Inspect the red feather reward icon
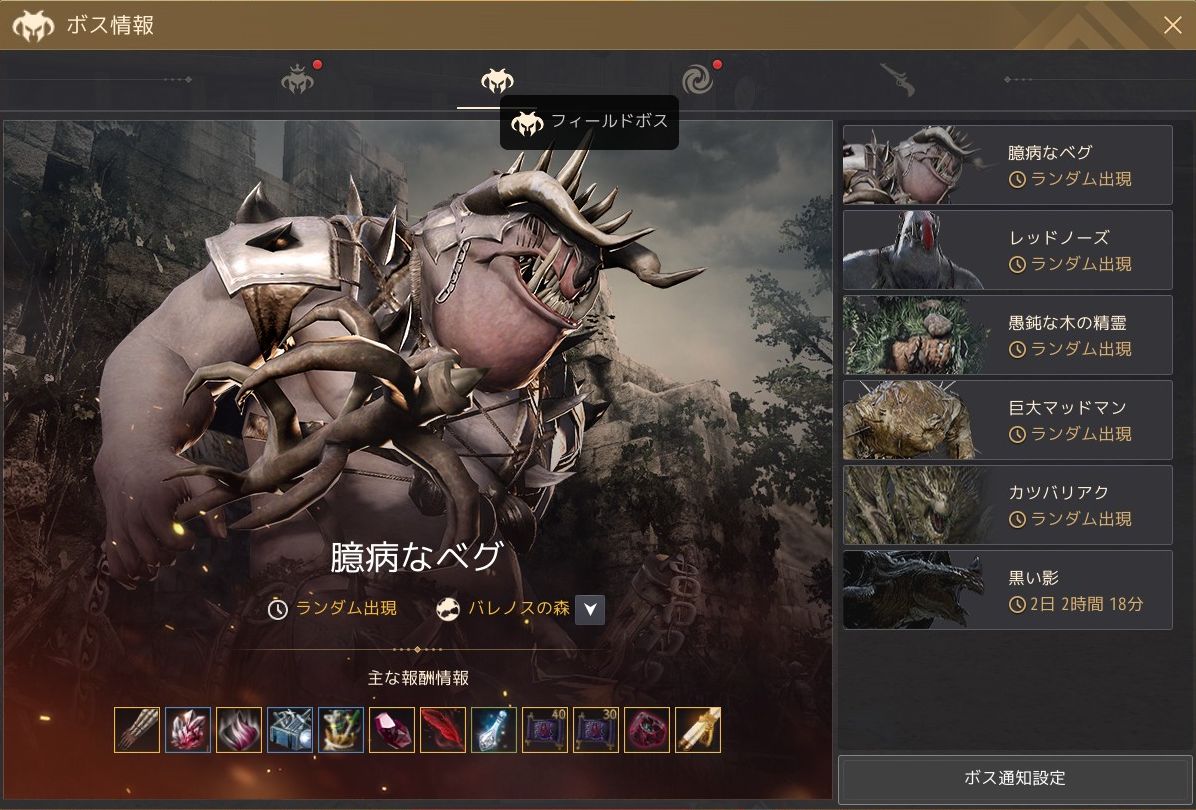Screen dimensions: 1196x810 [443, 730]
